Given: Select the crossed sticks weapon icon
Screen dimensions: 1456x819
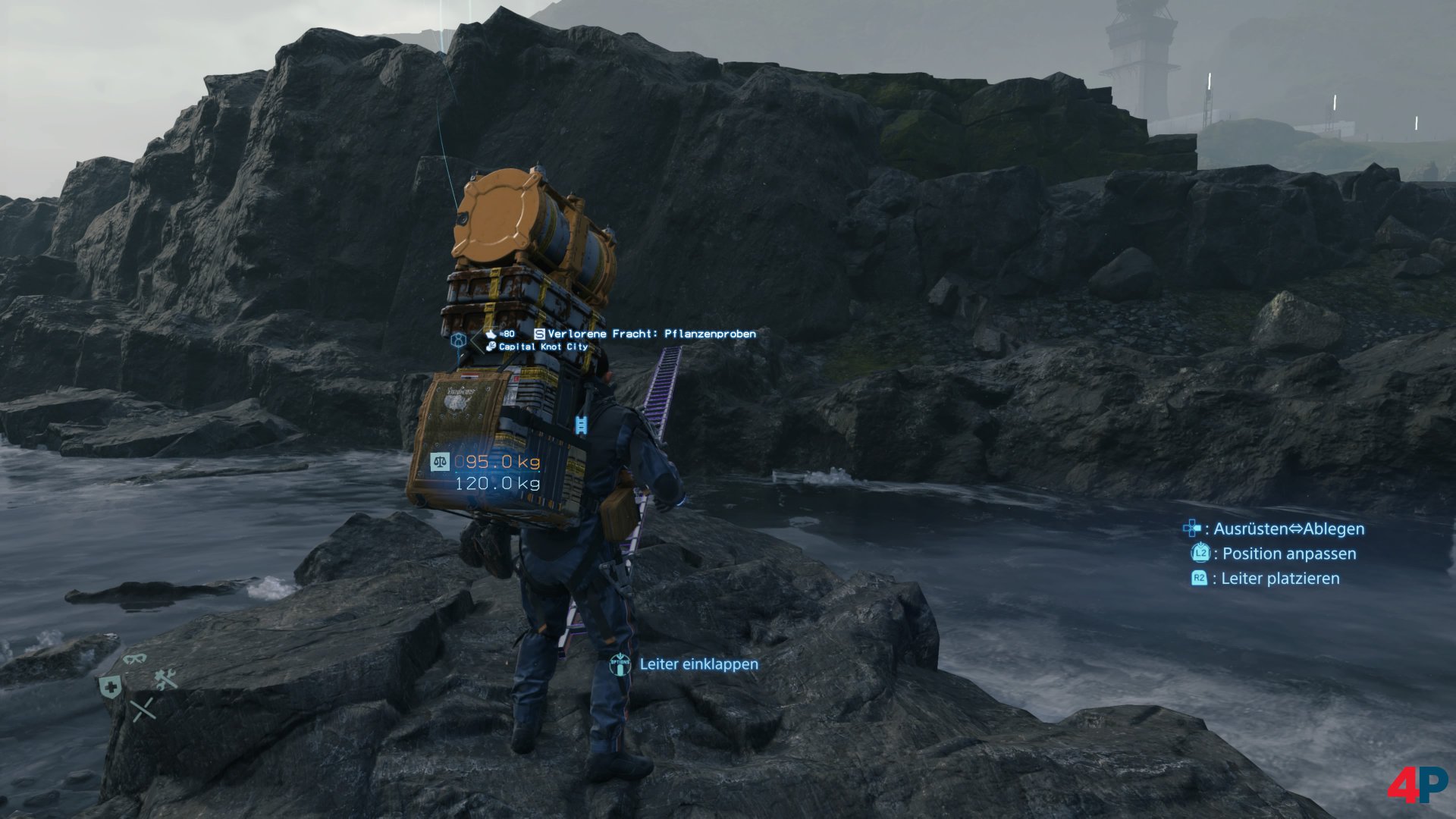Looking at the screenshot, I should click(x=143, y=710).
